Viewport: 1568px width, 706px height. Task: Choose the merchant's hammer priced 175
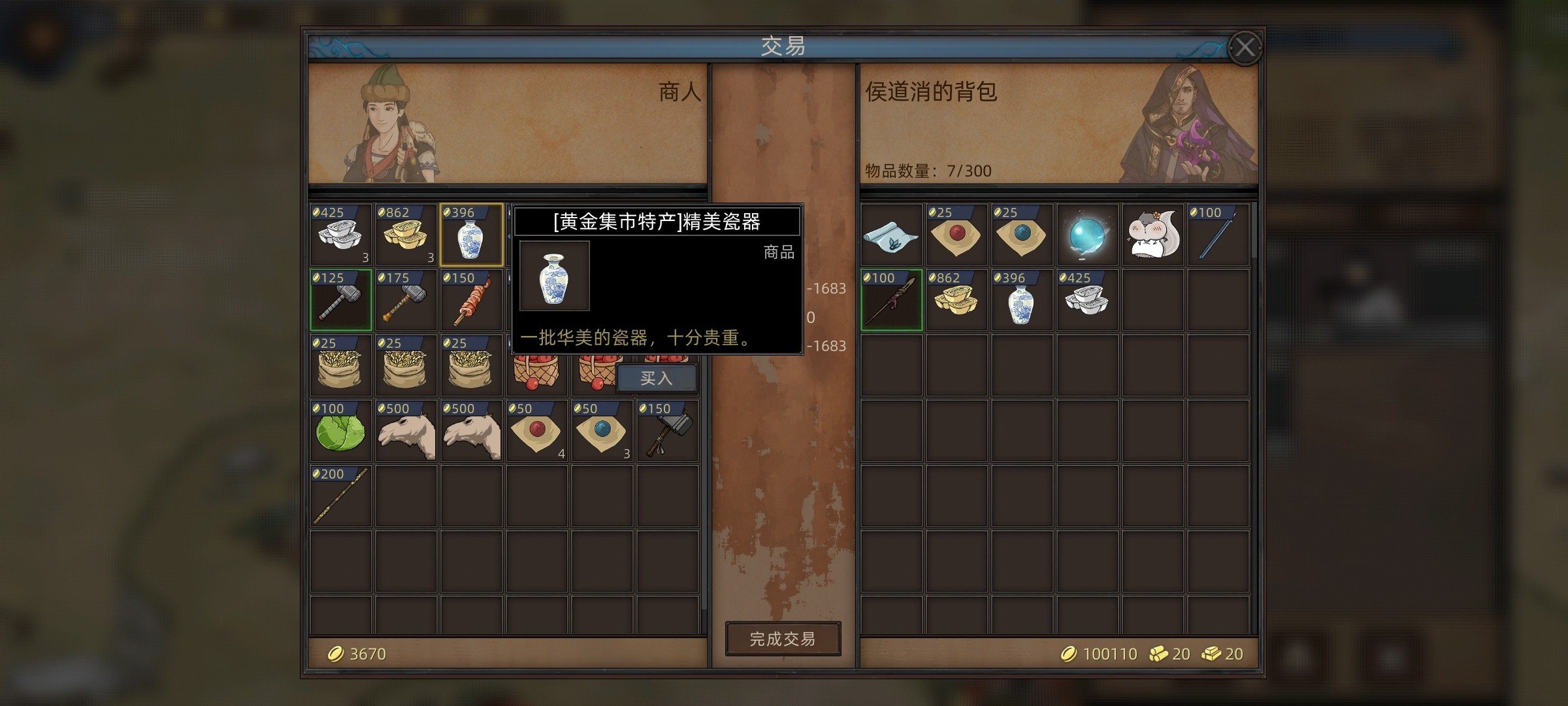pyautogui.click(x=406, y=301)
